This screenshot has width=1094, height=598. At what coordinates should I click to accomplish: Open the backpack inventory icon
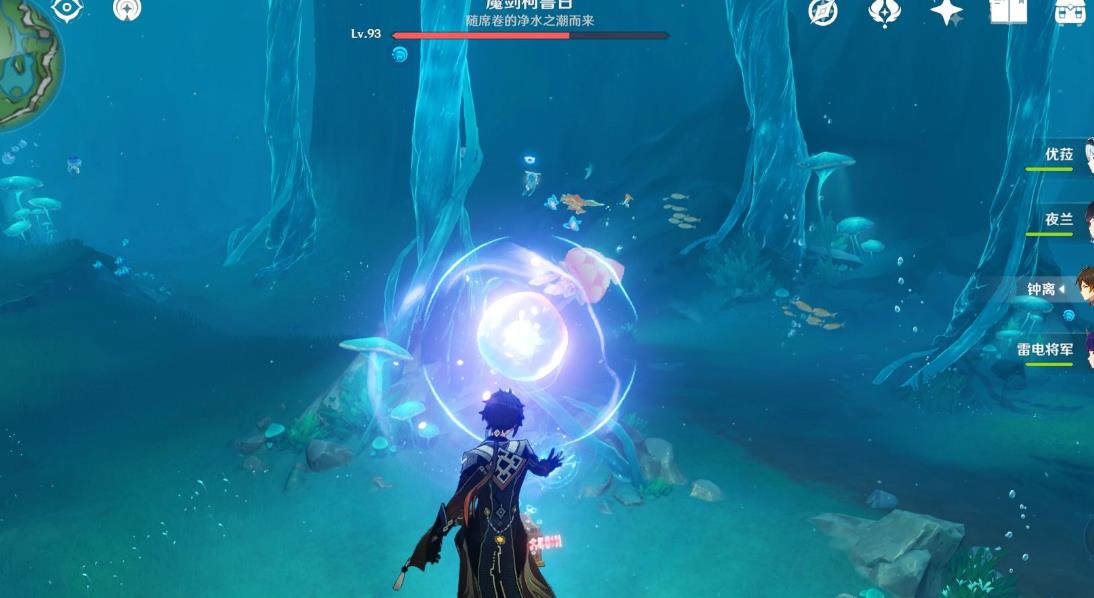[1070, 11]
